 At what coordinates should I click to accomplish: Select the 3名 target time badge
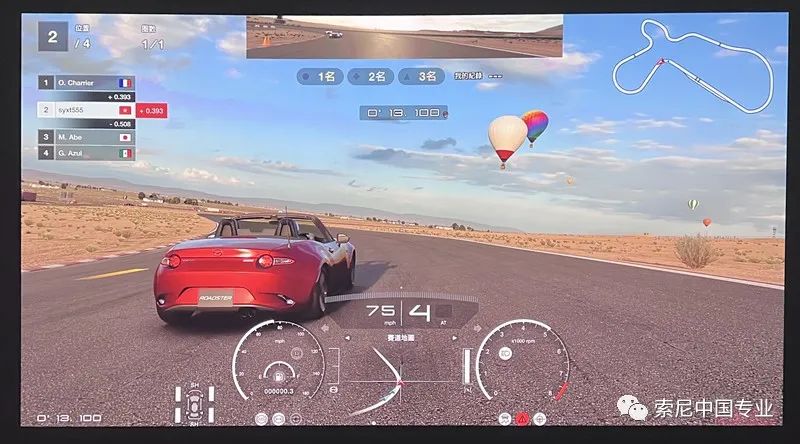pyautogui.click(x=423, y=76)
